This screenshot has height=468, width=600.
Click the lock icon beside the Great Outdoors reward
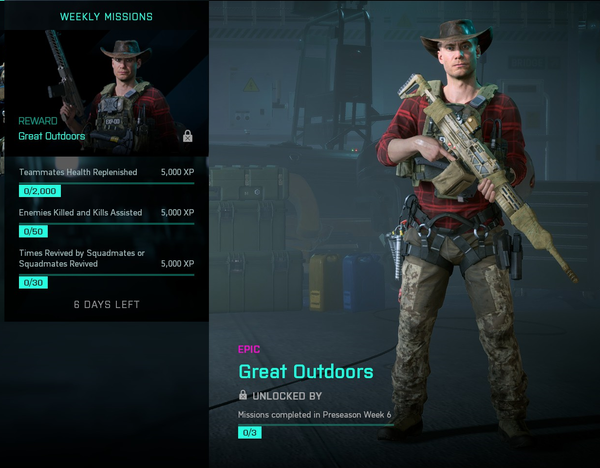[187, 136]
